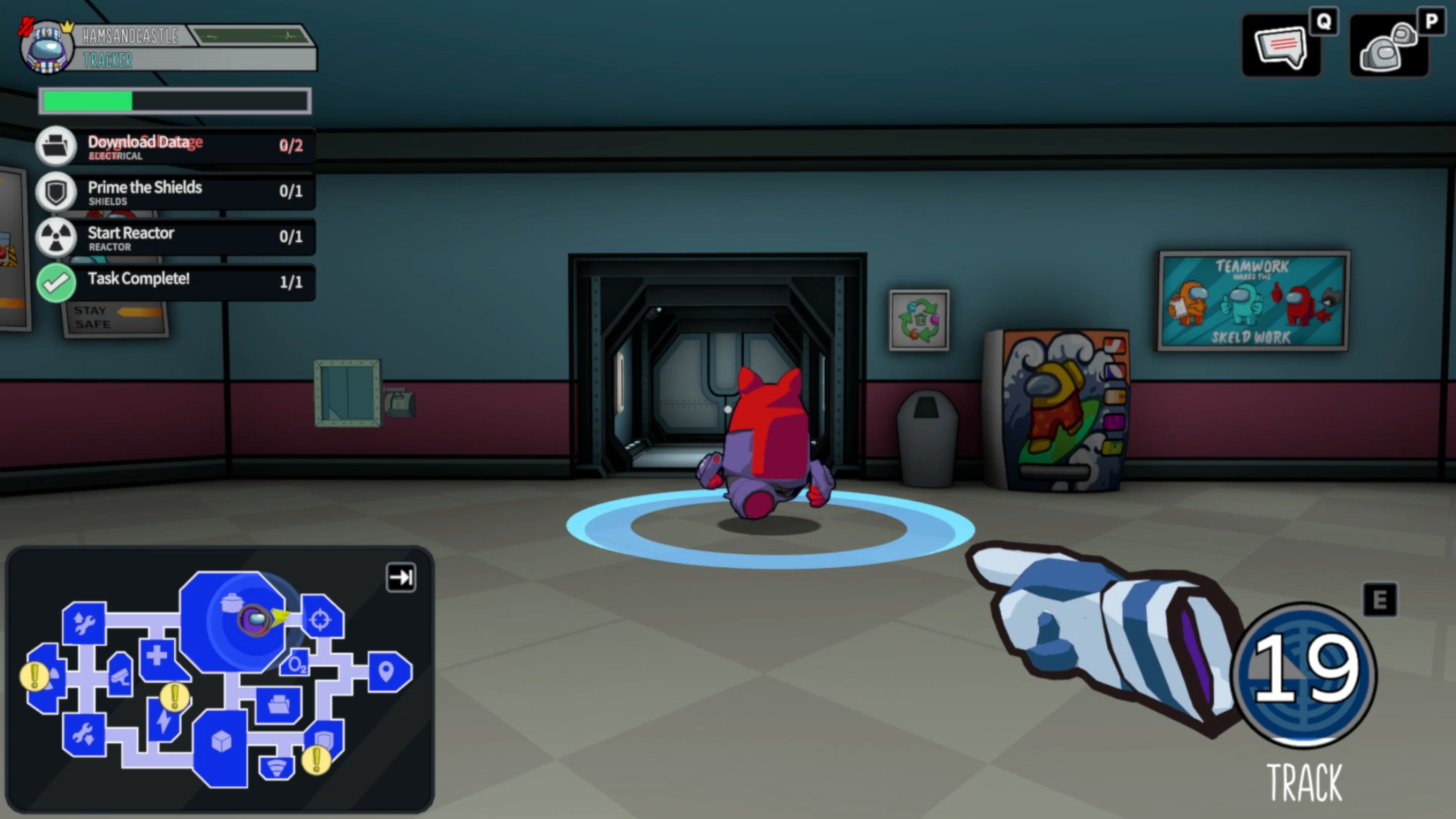
Task: Click the Electrical lightning icon on the minimap
Action: [163, 723]
